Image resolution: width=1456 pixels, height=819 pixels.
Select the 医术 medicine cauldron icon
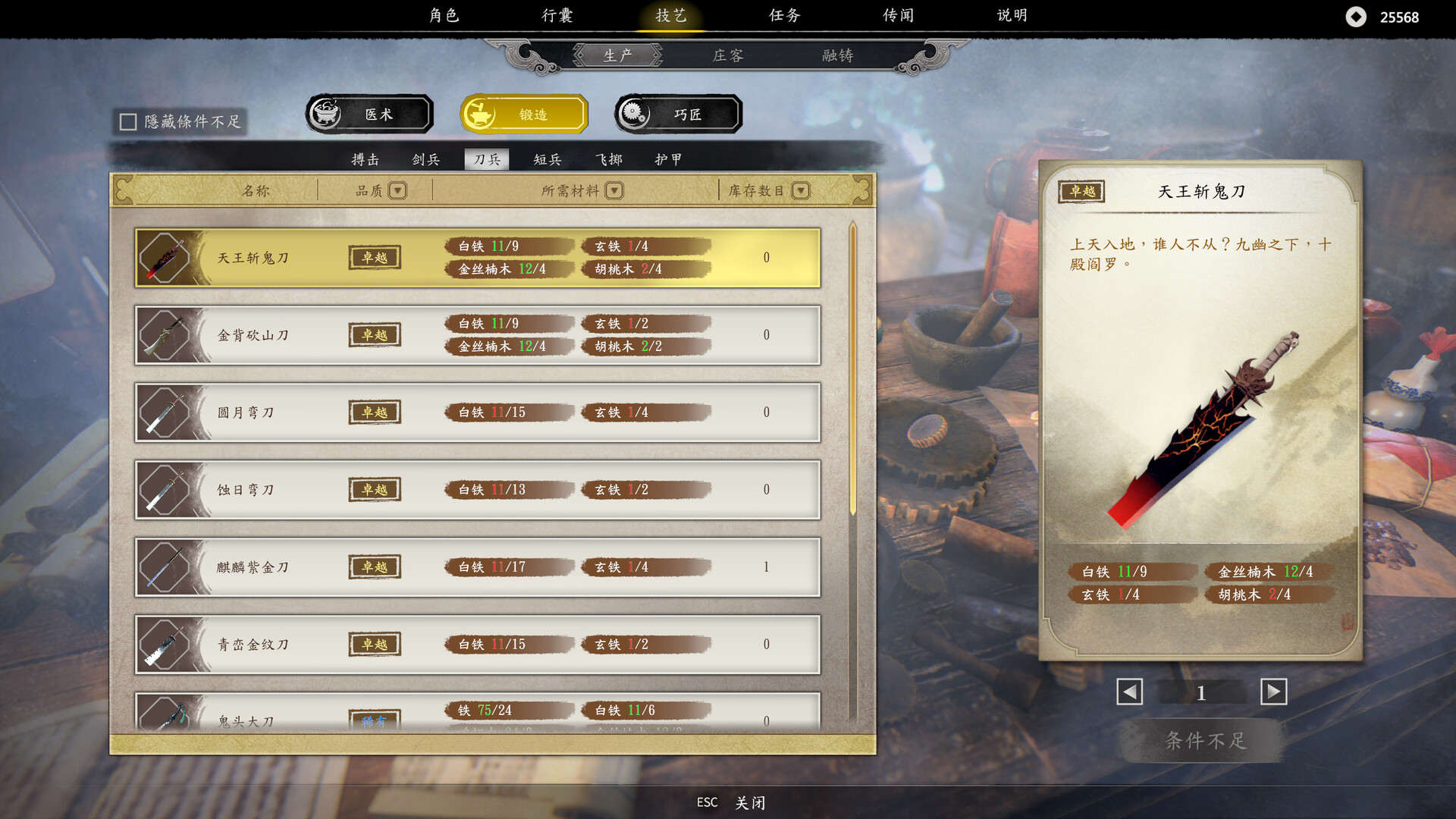[327, 112]
